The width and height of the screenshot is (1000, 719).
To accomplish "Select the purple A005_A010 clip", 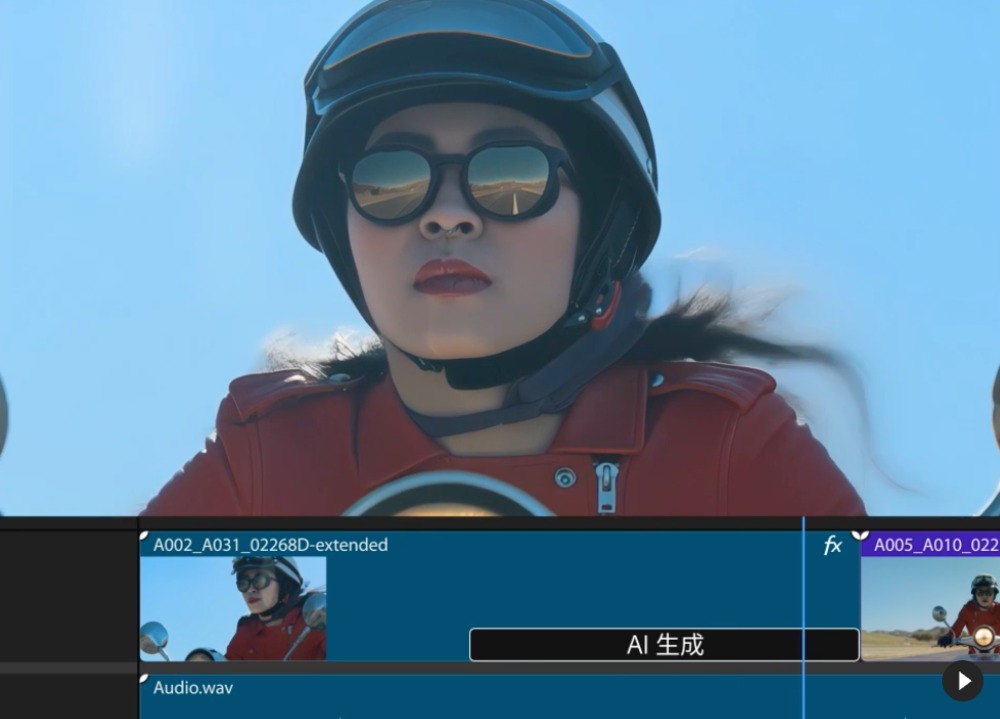I will coord(935,545).
